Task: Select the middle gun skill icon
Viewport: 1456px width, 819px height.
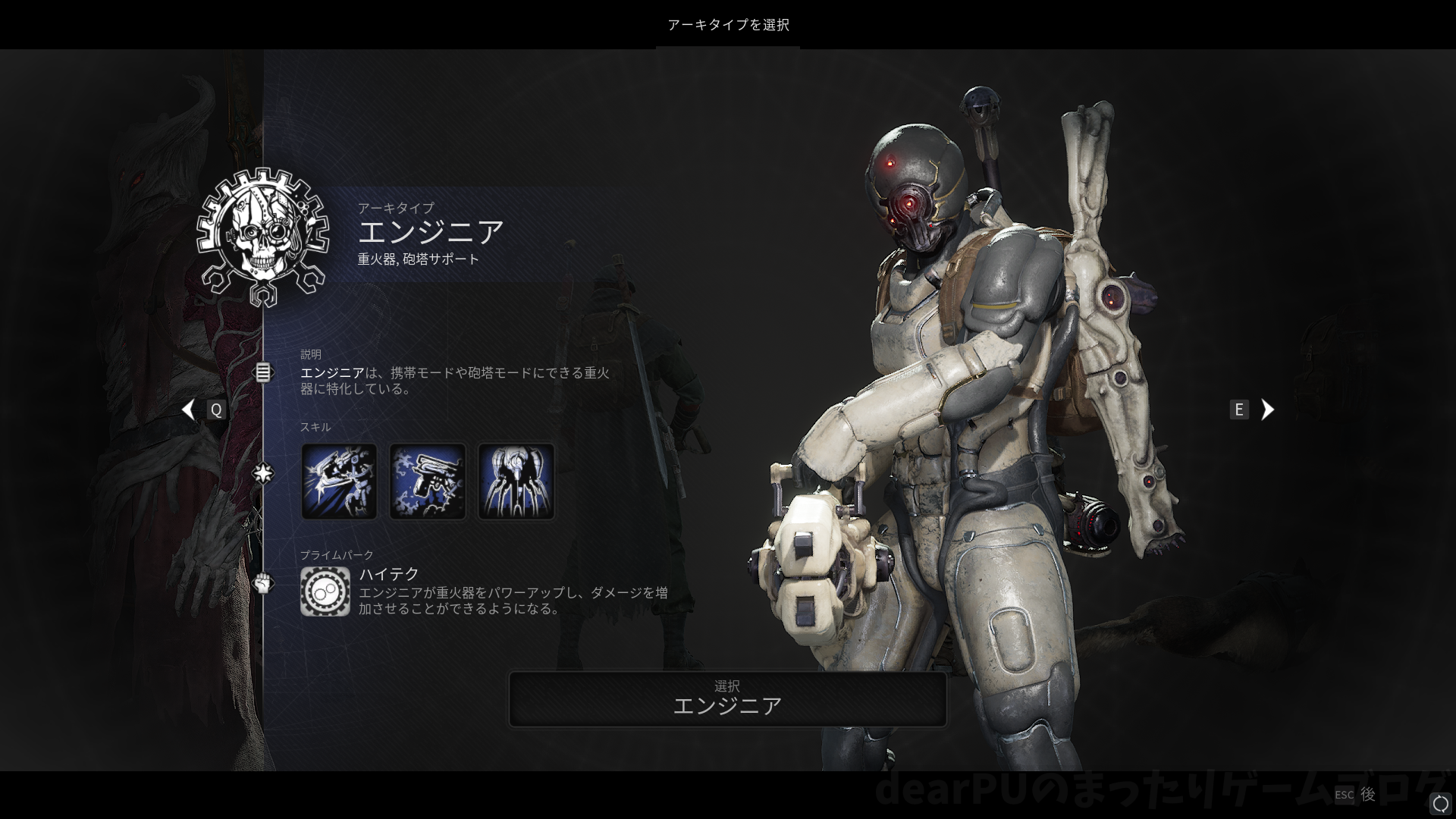Action: 428,482
